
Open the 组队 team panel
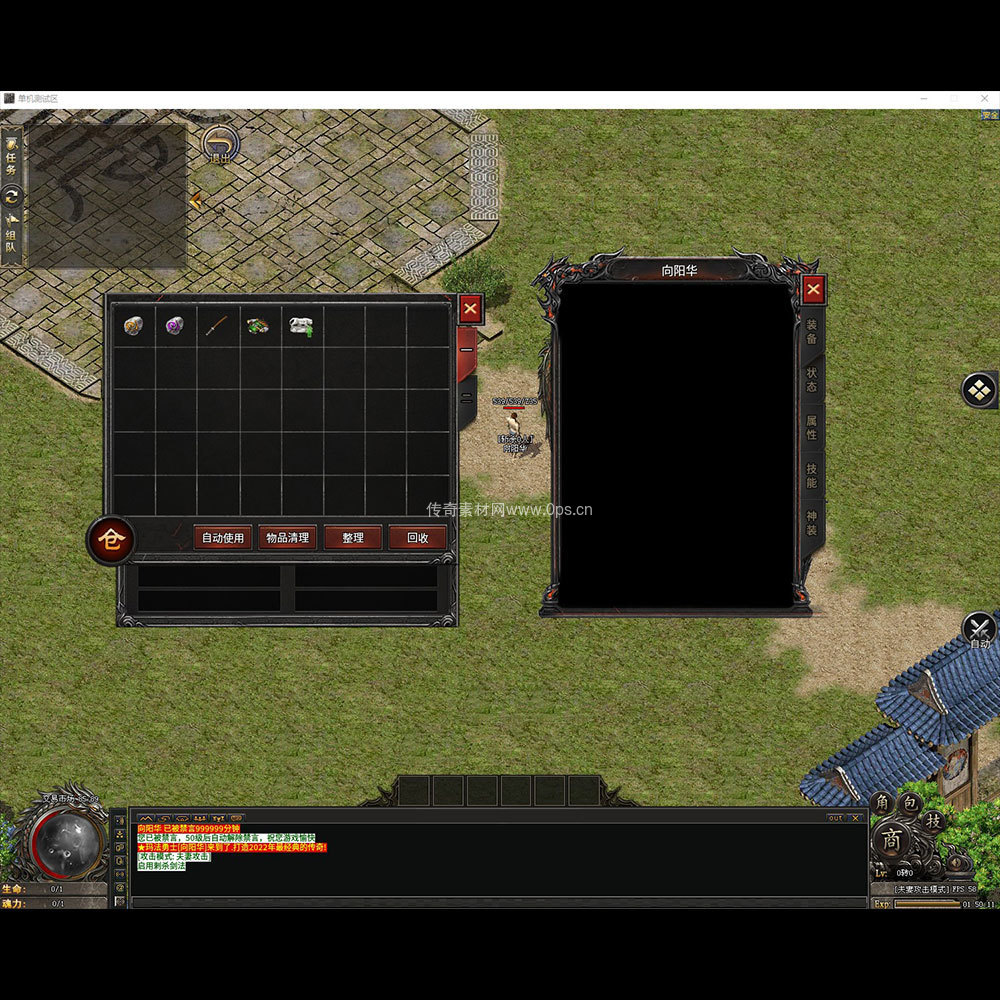pos(11,239)
